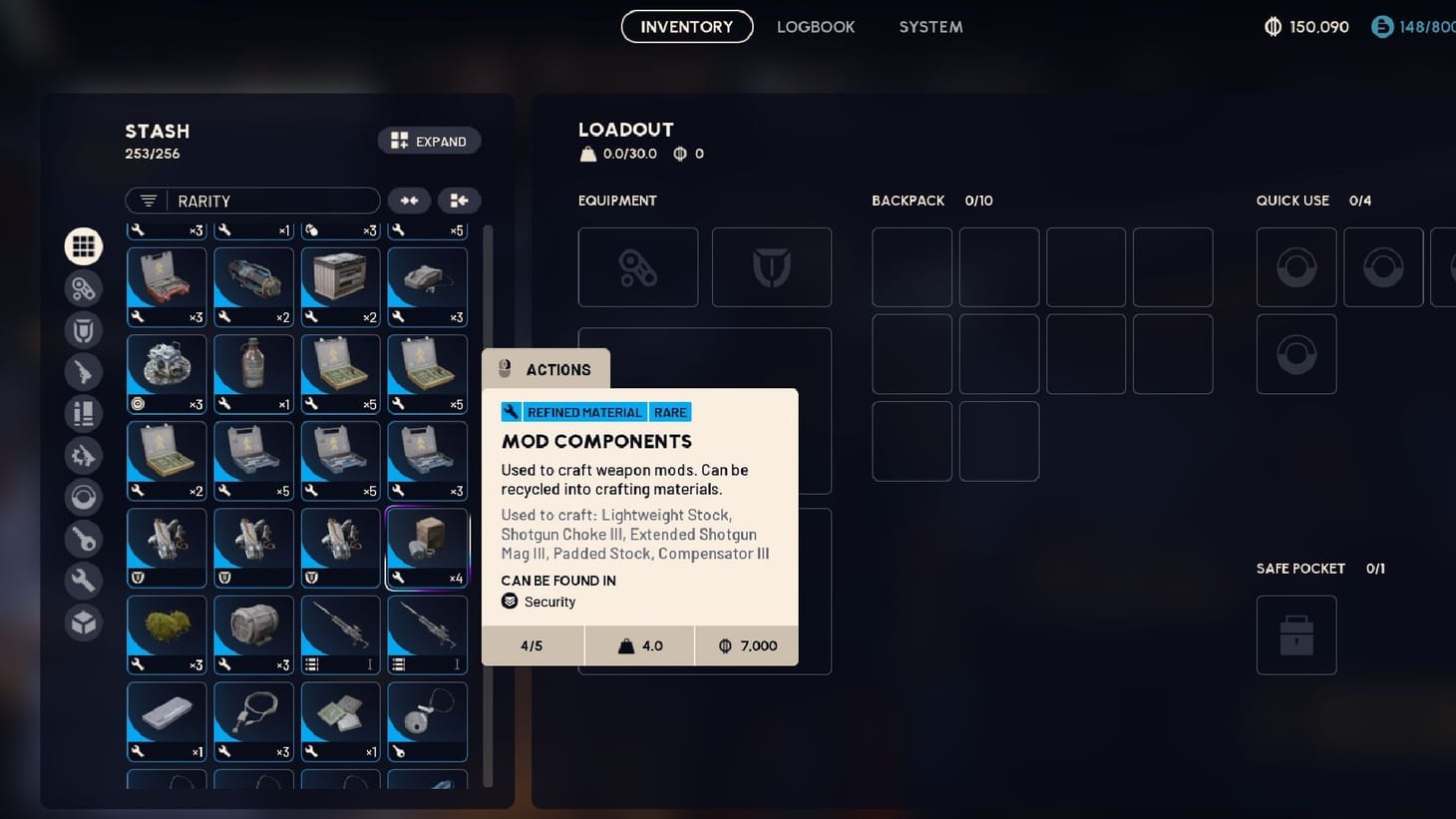This screenshot has width=1456, height=819.
Task: Select the pistol weapons filter icon
Action: coord(84,372)
